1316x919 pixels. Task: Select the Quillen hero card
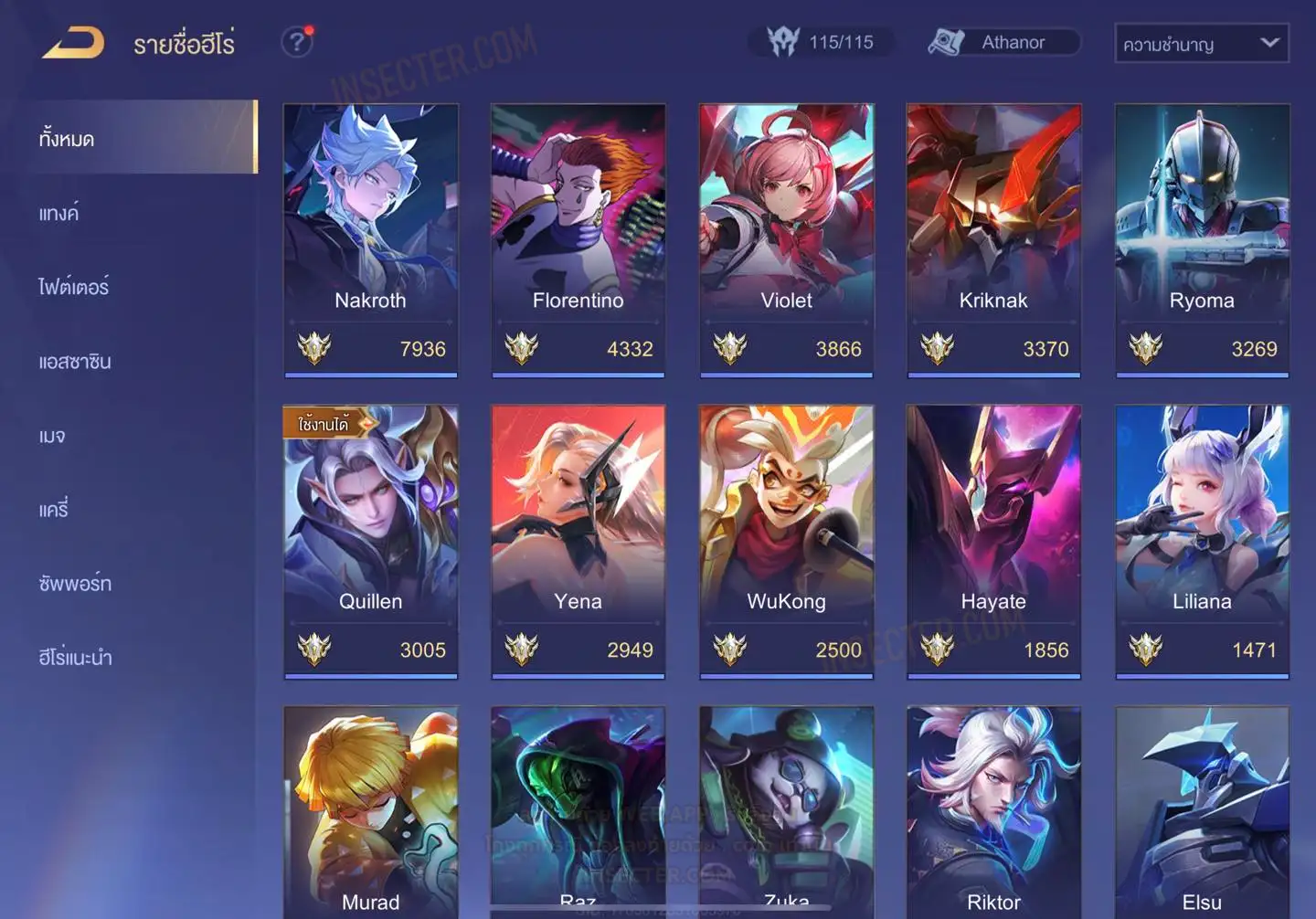pyautogui.click(x=370, y=541)
